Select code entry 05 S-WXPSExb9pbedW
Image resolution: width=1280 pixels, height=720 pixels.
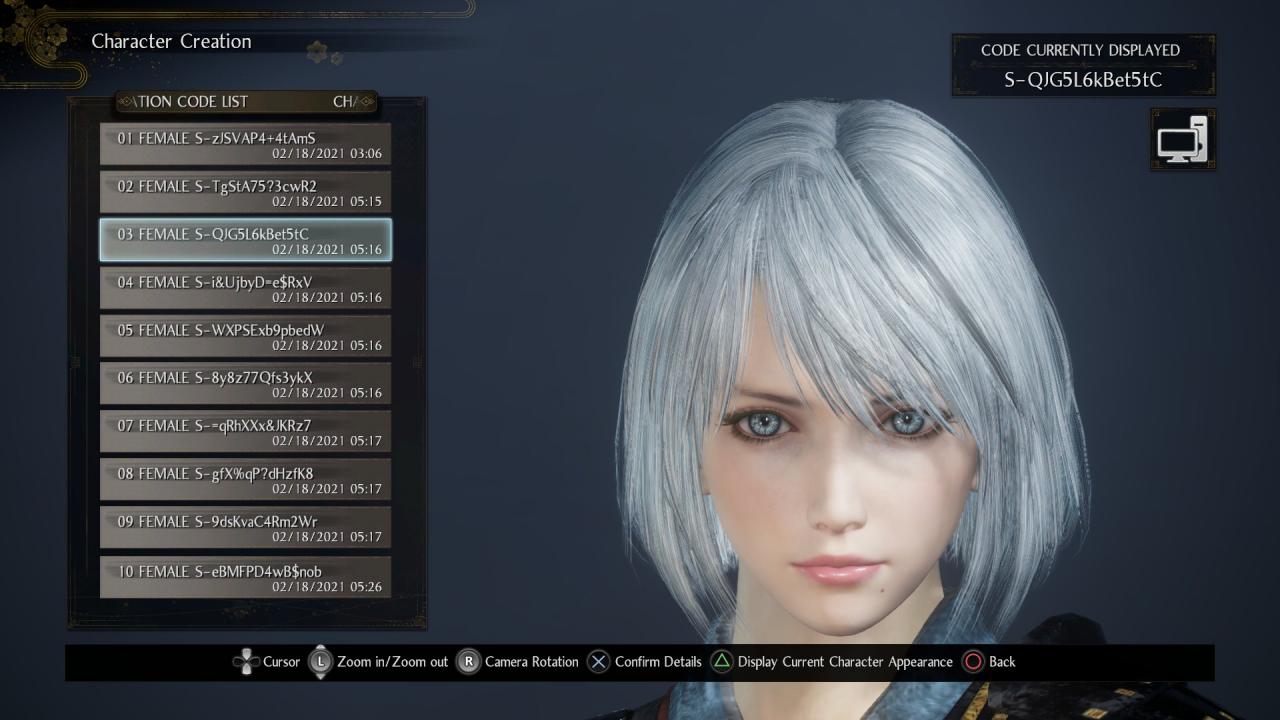(x=245, y=336)
